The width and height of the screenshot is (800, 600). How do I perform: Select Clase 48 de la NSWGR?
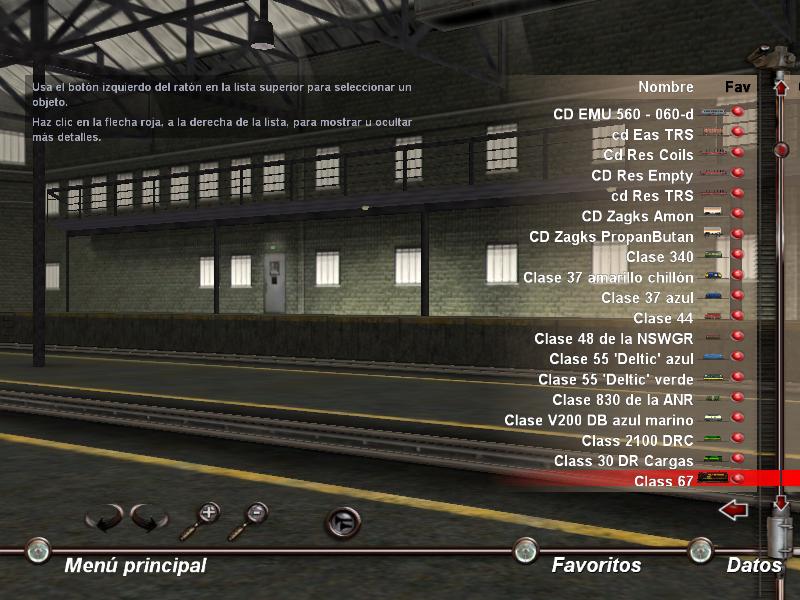(x=613, y=338)
